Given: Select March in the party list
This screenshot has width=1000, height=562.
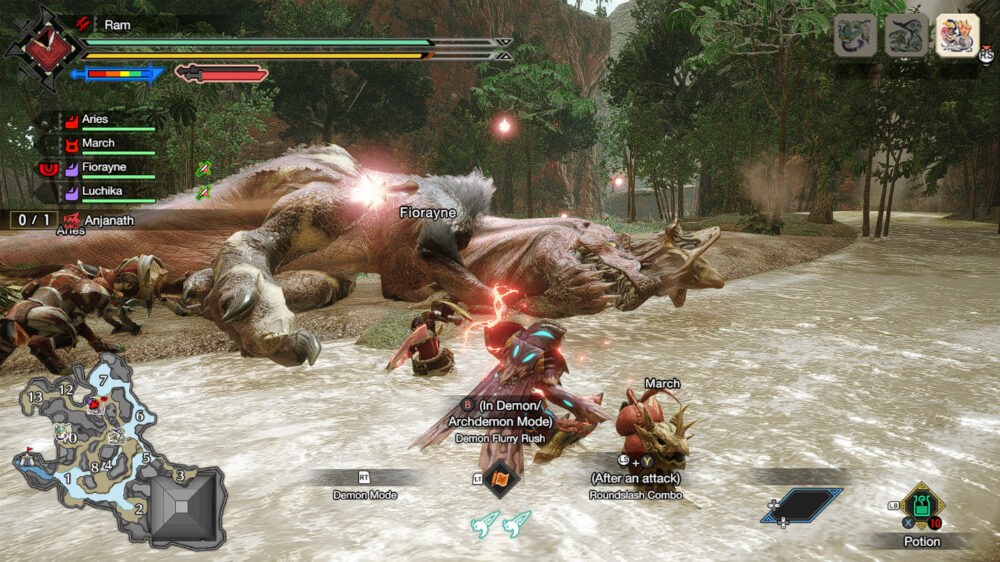Looking at the screenshot, I should (x=100, y=144).
